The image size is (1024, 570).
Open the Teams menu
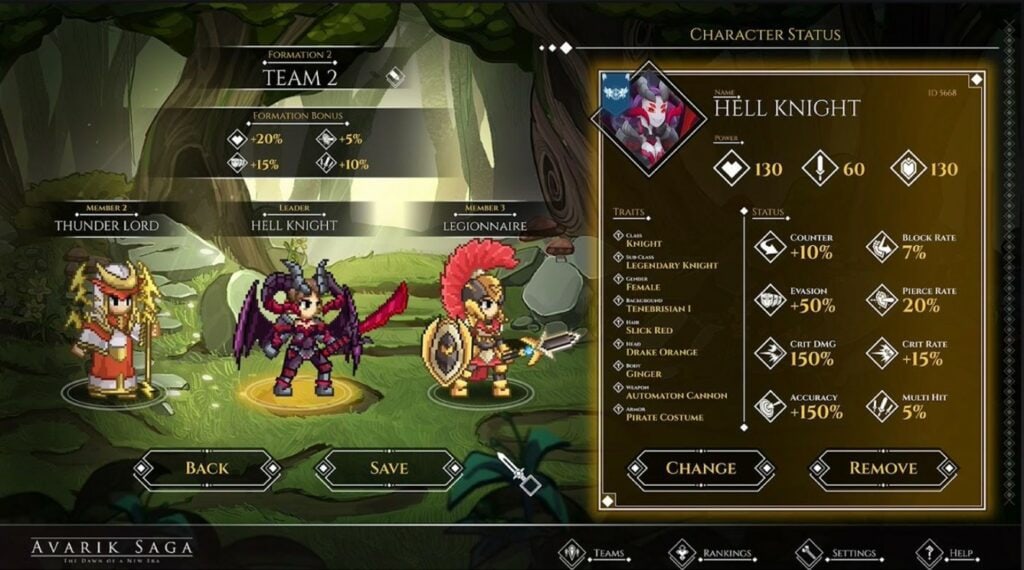click(x=597, y=552)
